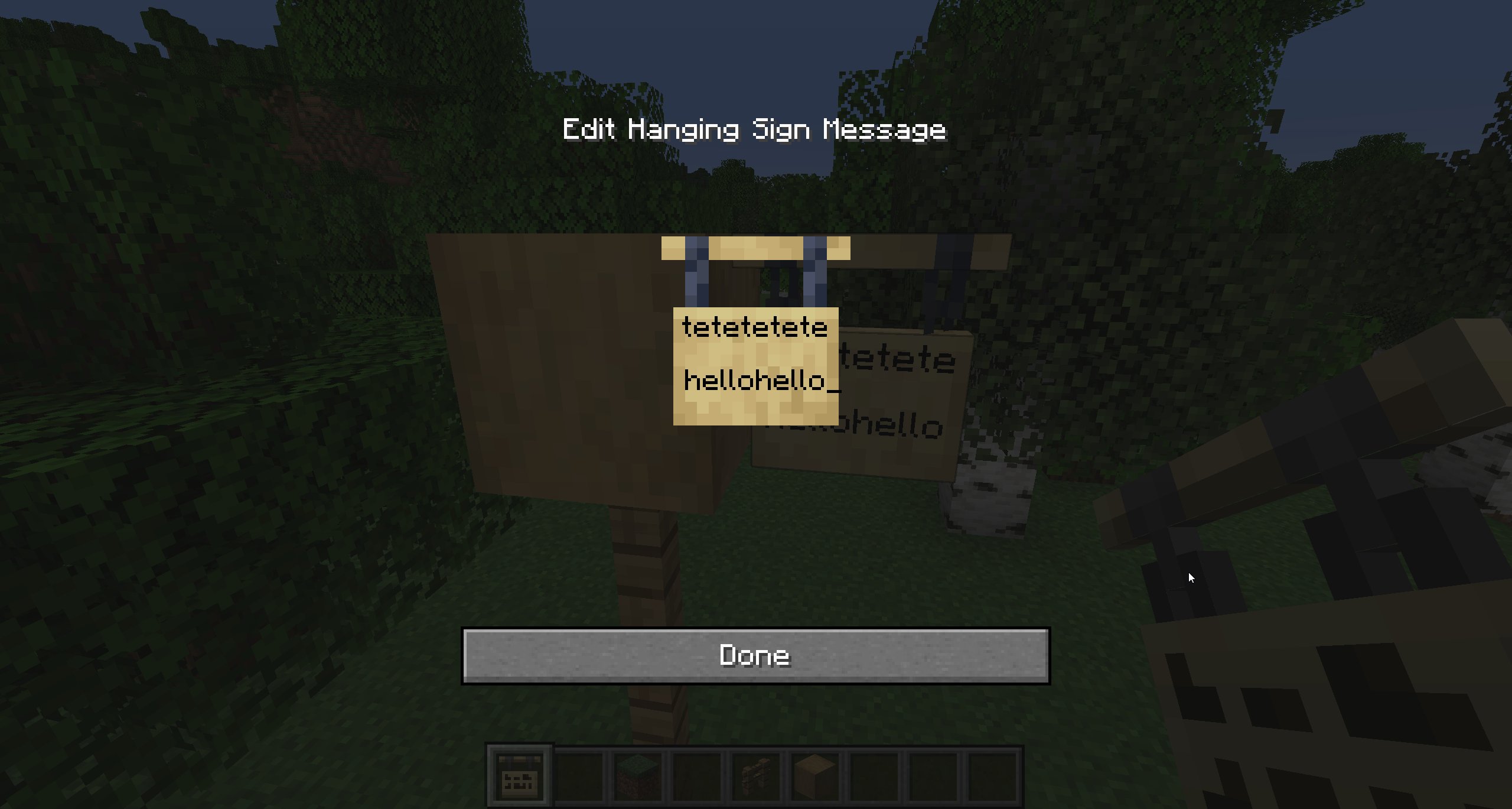The width and height of the screenshot is (1512, 809).
Task: Click the tetetetete text line on the sign
Action: (x=755, y=327)
